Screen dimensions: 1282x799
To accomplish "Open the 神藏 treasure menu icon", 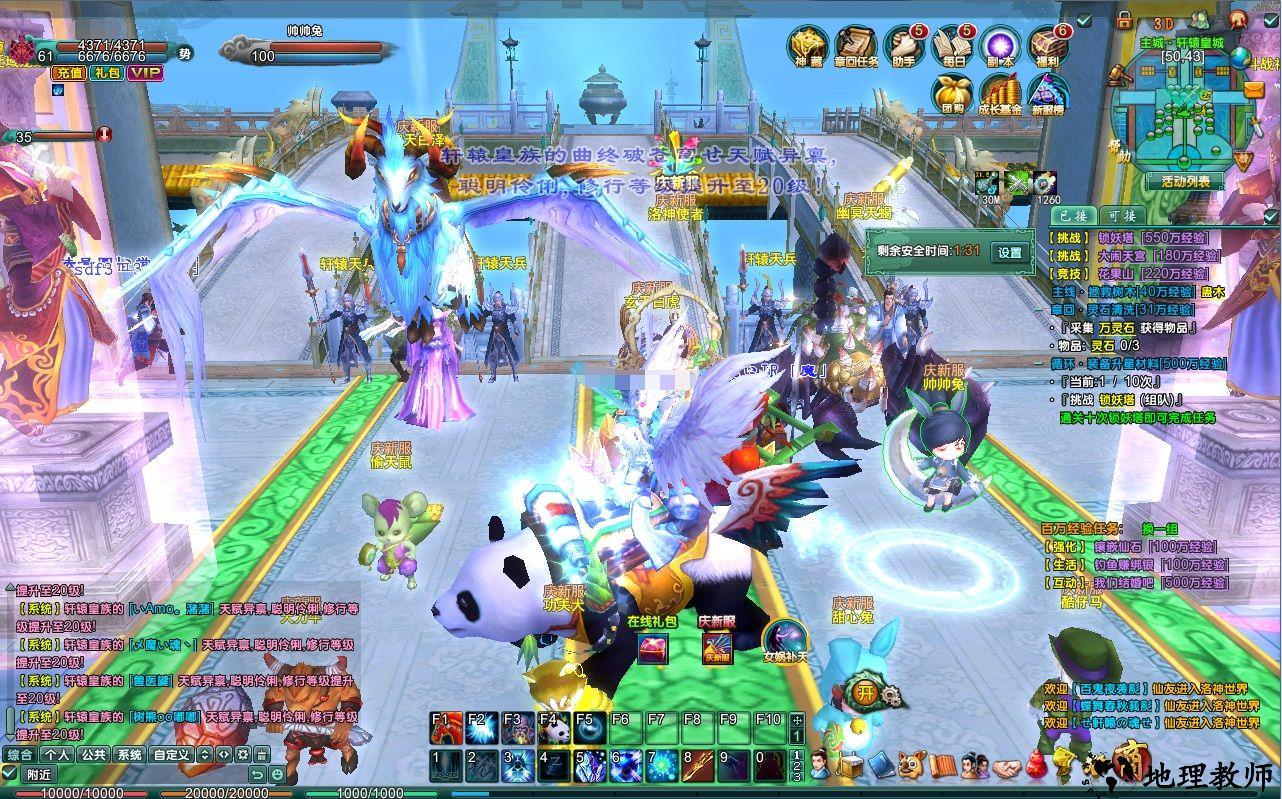I will pyautogui.click(x=807, y=45).
